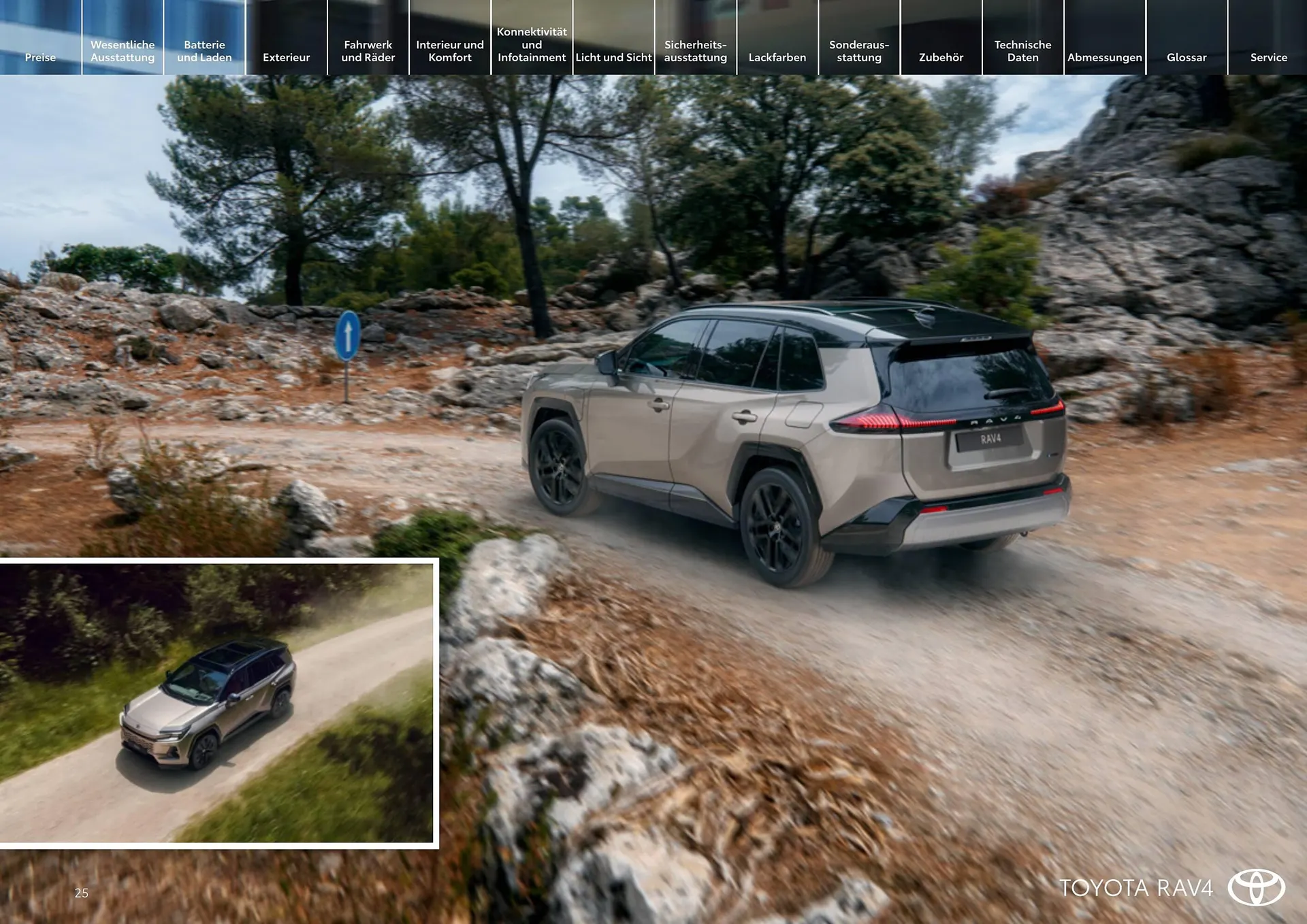Image resolution: width=1307 pixels, height=924 pixels.
Task: Open Fahrwerk und Räder section
Action: (x=368, y=51)
